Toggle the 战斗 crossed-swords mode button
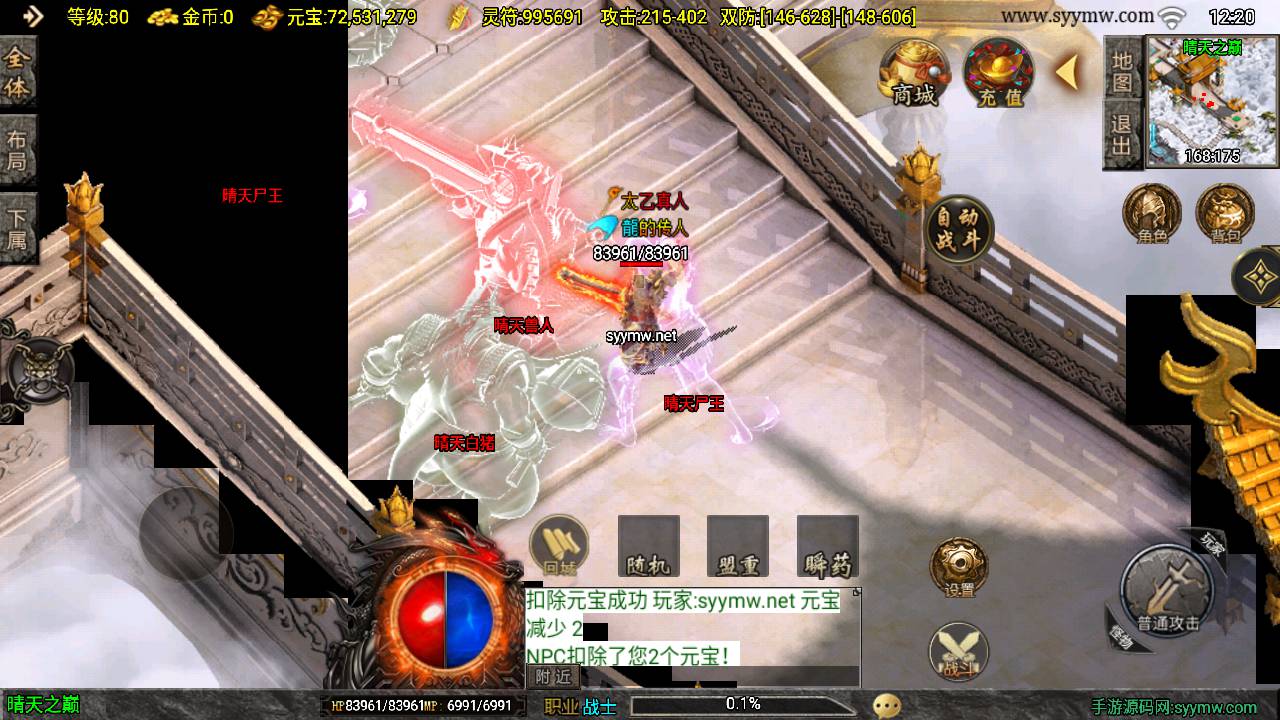The width and height of the screenshot is (1280, 720). (959, 651)
